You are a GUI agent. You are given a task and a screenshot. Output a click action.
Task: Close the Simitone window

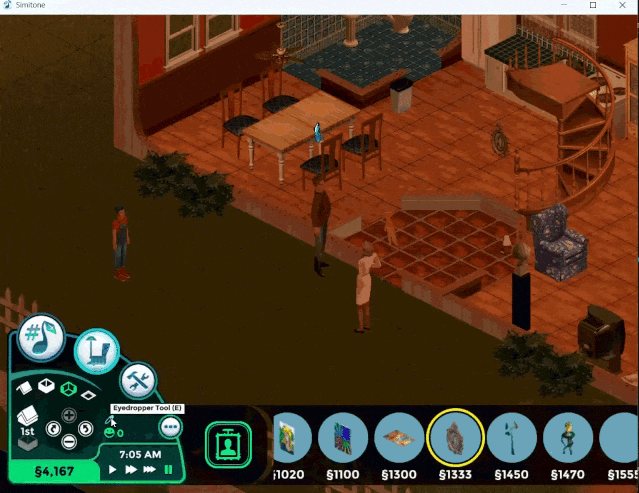click(x=621, y=6)
